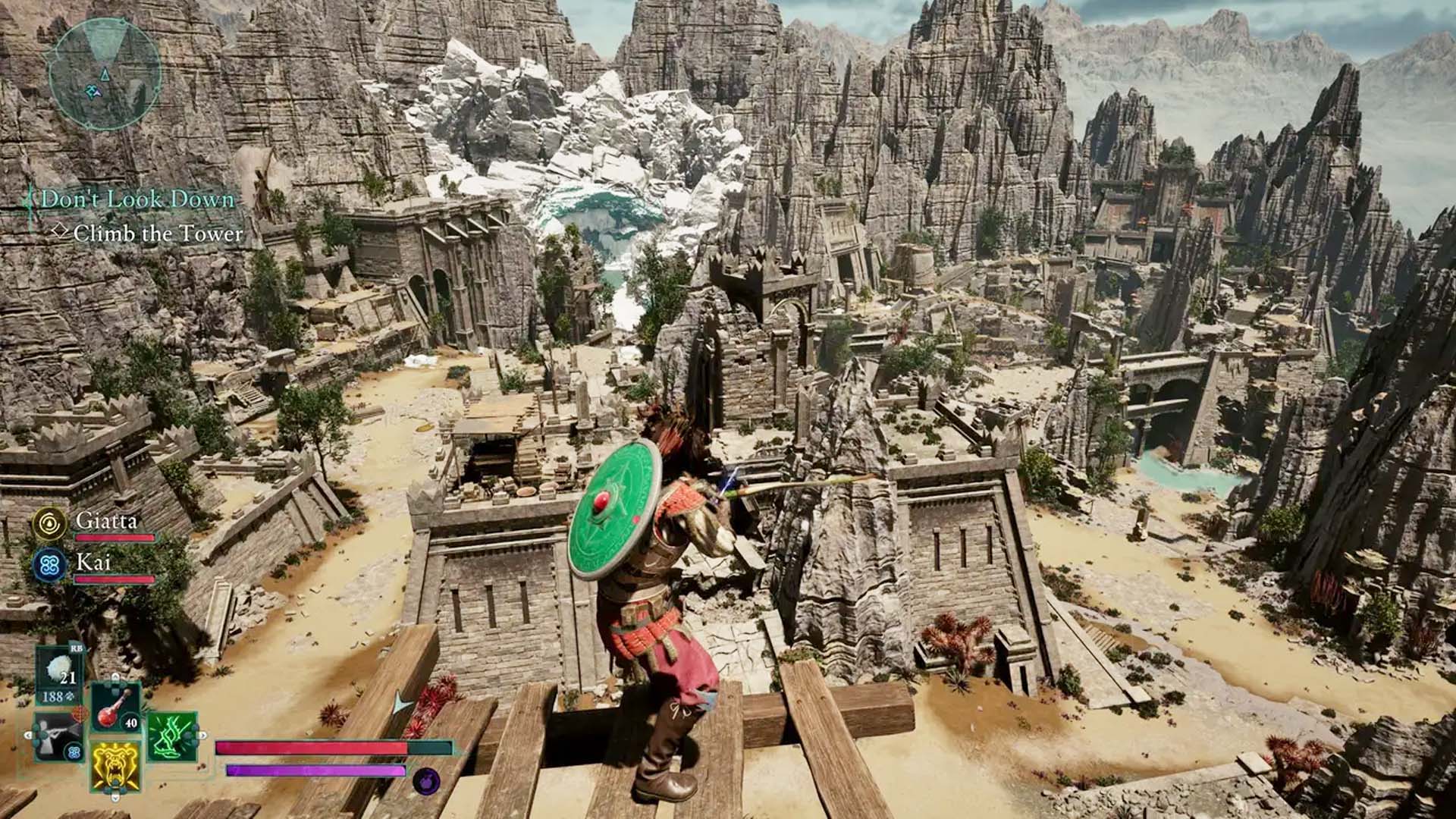Expand the consumable list with the up arrow
Screen dimensions: 1456x819
point(115,677)
